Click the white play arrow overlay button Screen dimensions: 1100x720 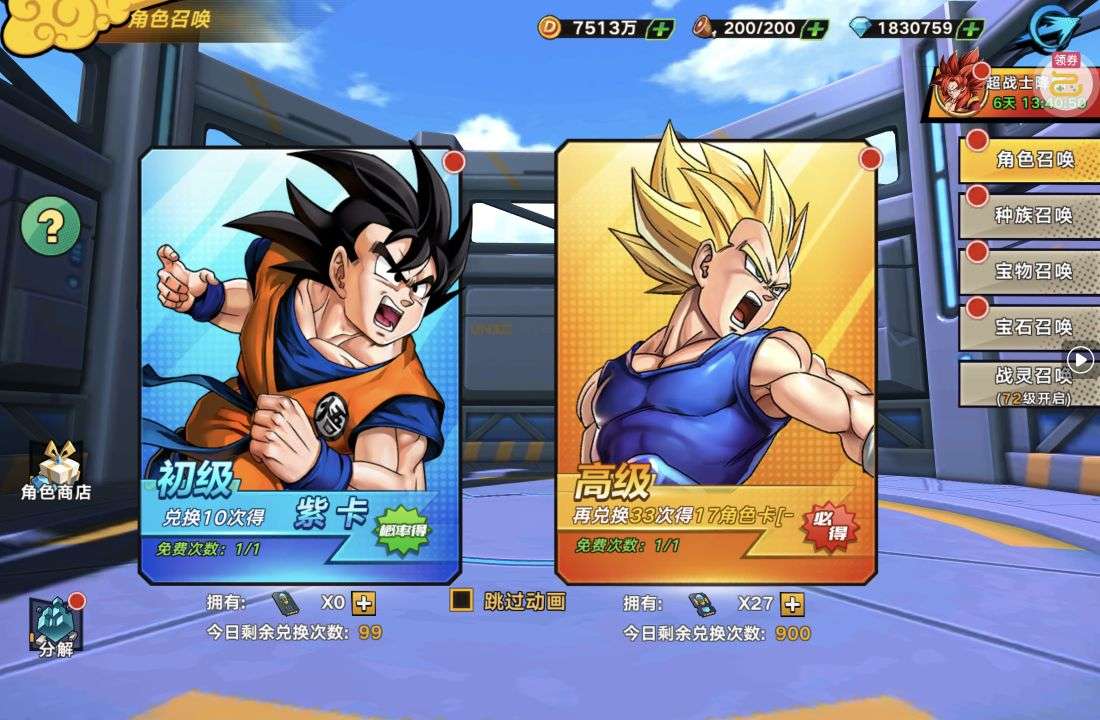(1081, 359)
